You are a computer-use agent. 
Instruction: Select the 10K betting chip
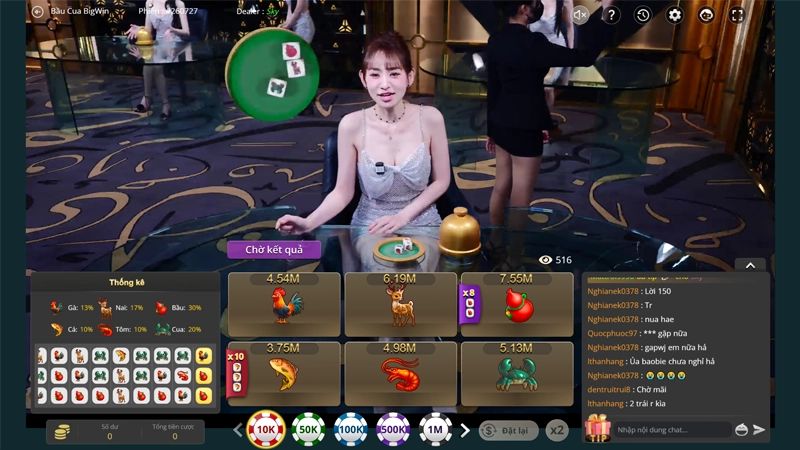[266, 430]
